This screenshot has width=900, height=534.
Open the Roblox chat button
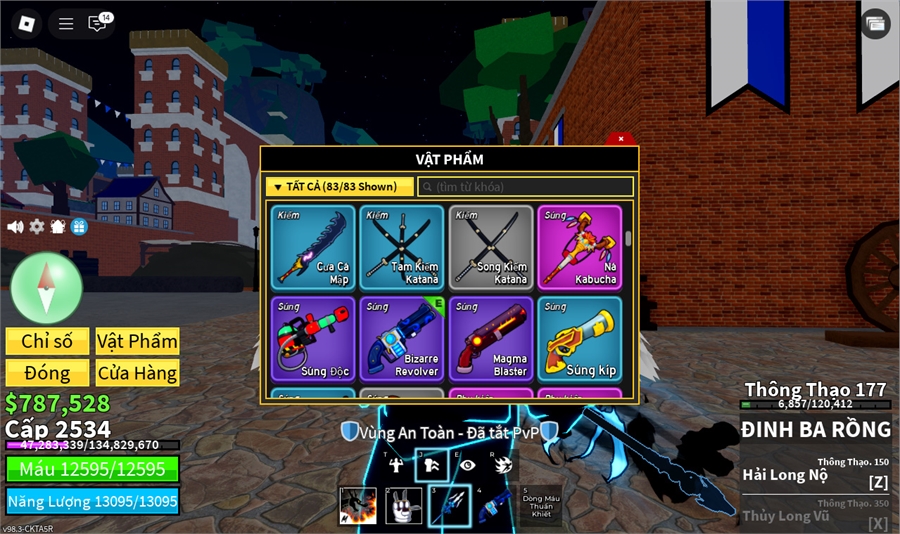pos(98,23)
